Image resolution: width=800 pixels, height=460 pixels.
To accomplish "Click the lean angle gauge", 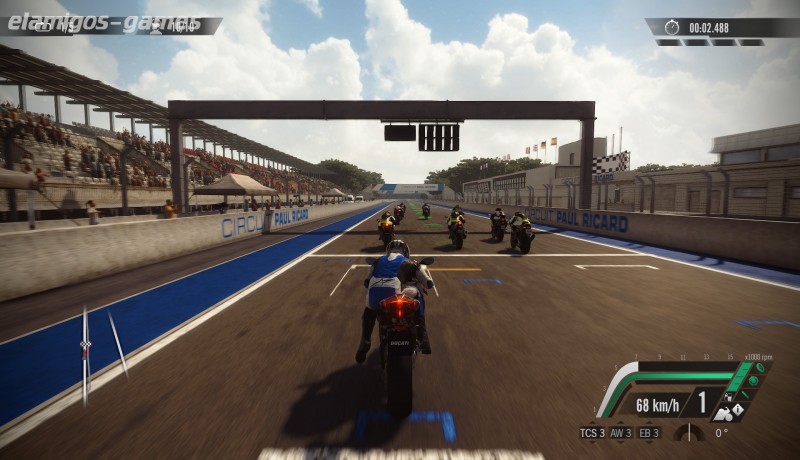I will tap(689, 432).
